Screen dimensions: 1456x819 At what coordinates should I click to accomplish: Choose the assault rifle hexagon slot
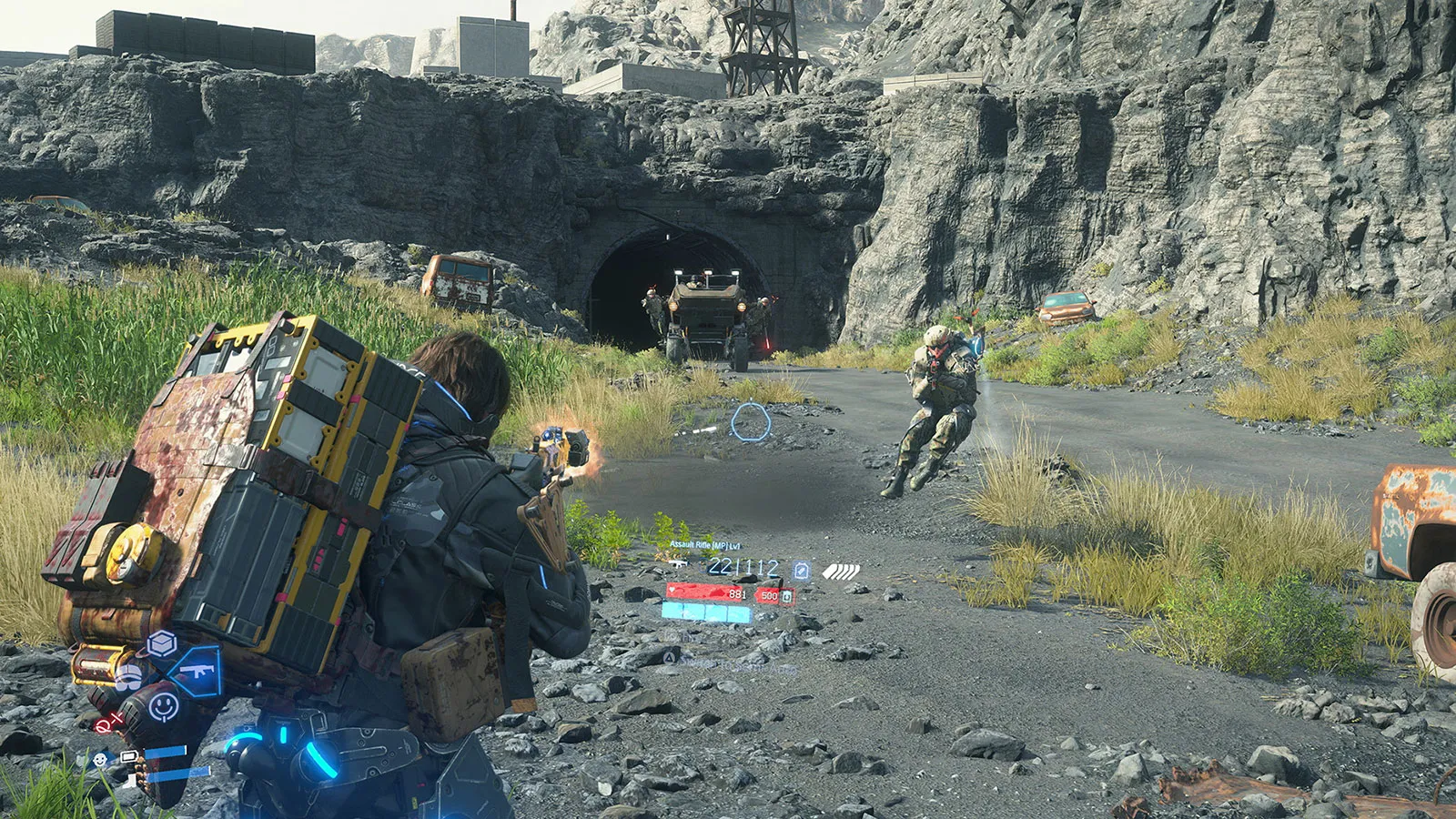[197, 672]
